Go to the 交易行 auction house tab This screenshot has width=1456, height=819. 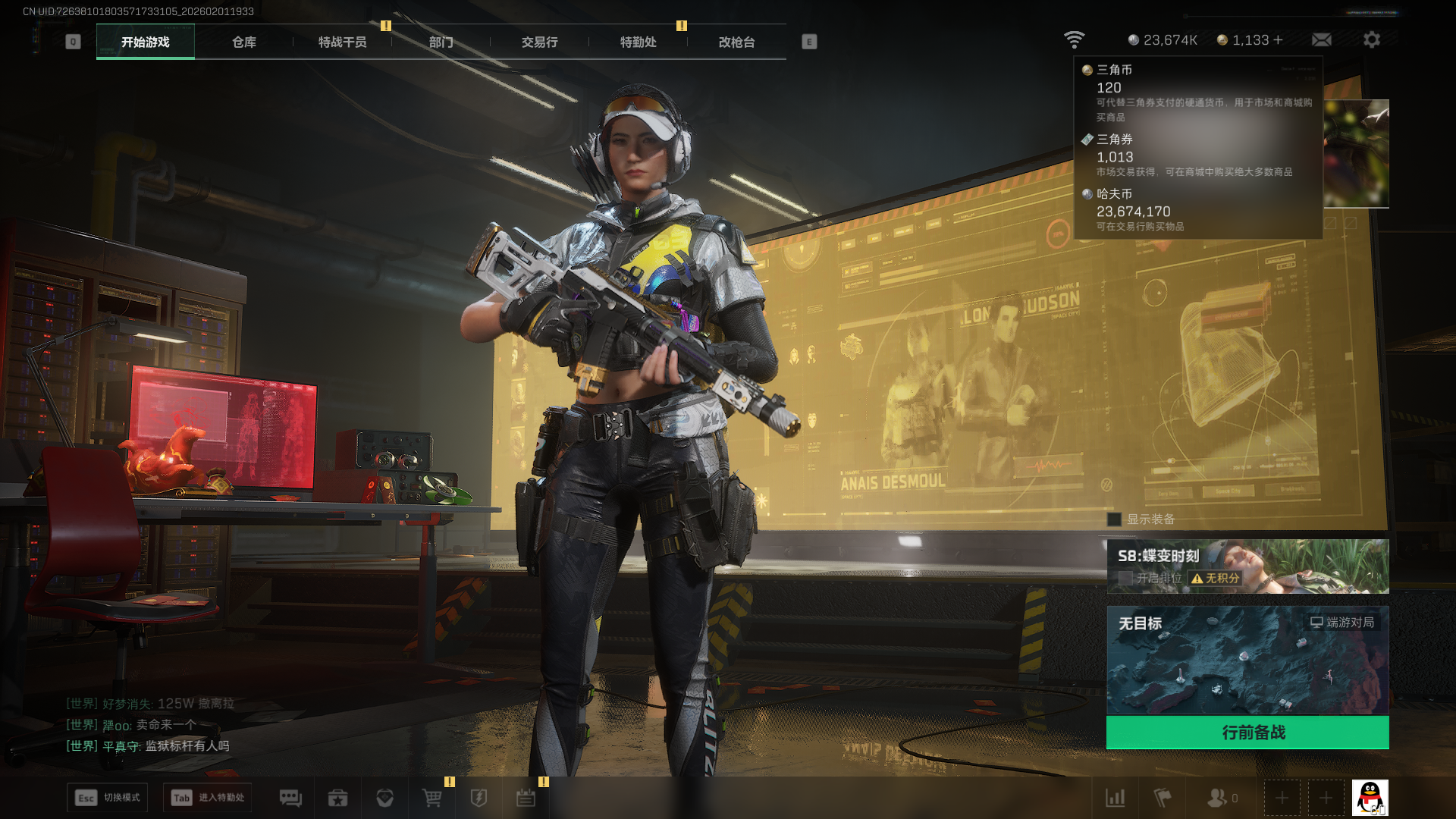tap(539, 42)
